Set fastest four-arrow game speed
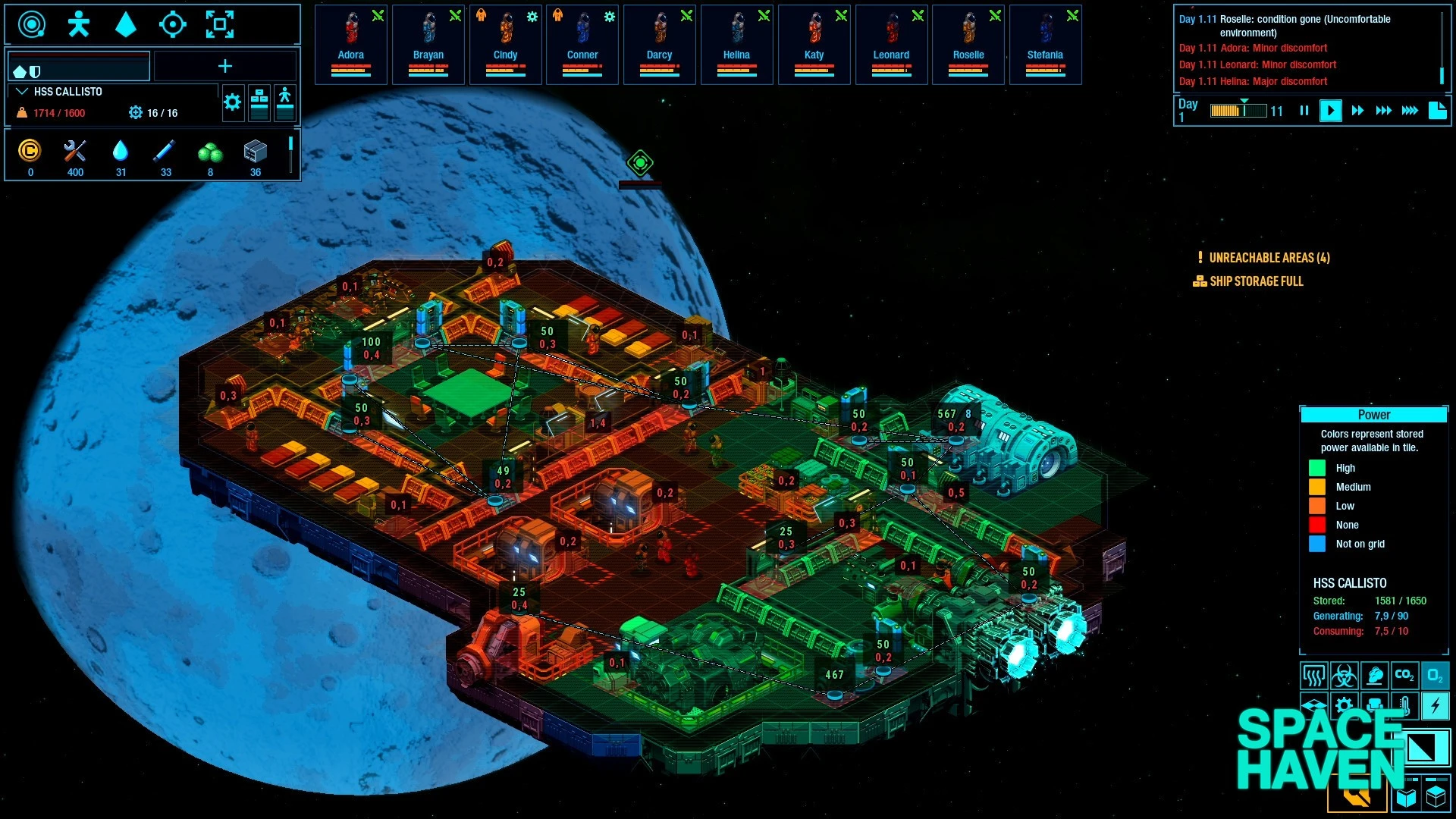Screen dimensions: 1456x819 click(1410, 111)
